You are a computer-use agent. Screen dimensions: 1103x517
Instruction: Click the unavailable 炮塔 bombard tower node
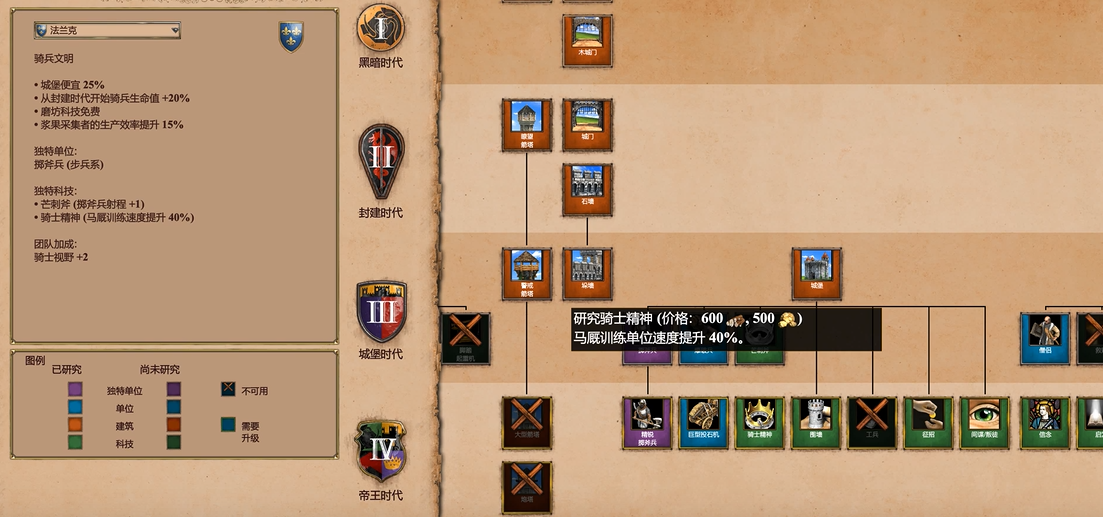click(x=527, y=487)
